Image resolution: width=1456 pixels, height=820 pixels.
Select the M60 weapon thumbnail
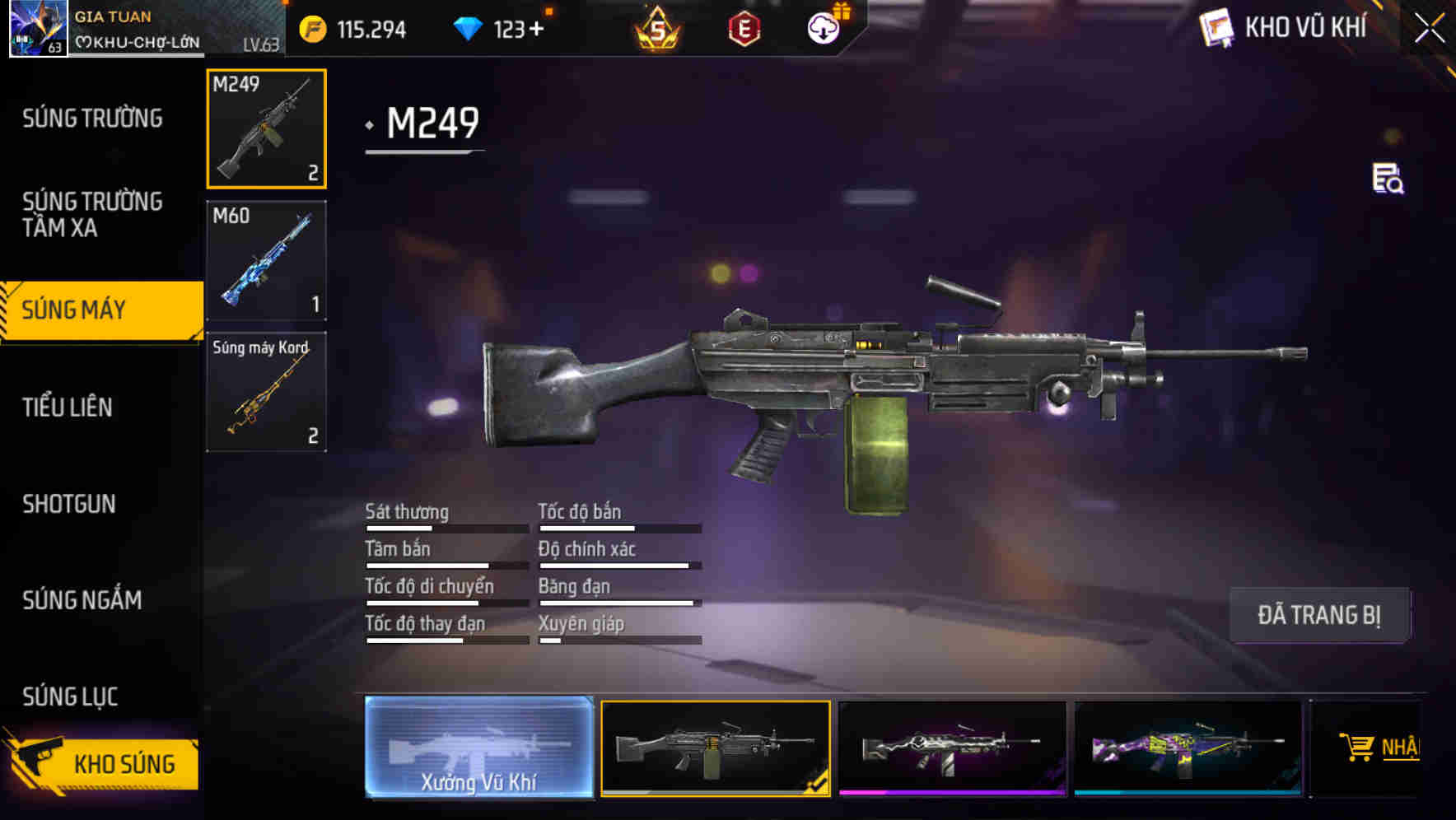pos(265,259)
